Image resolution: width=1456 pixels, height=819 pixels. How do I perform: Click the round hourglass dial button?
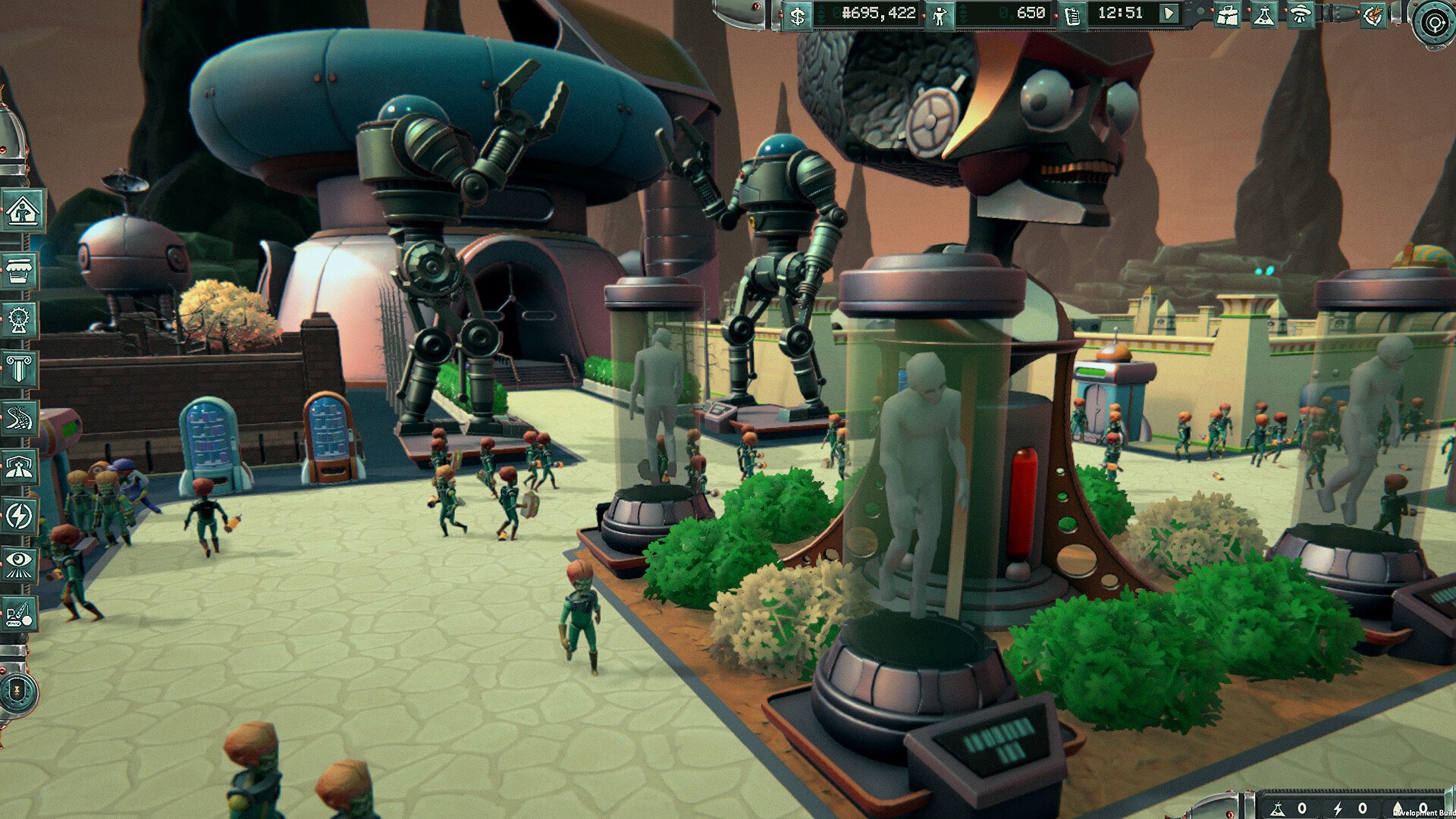[18, 691]
